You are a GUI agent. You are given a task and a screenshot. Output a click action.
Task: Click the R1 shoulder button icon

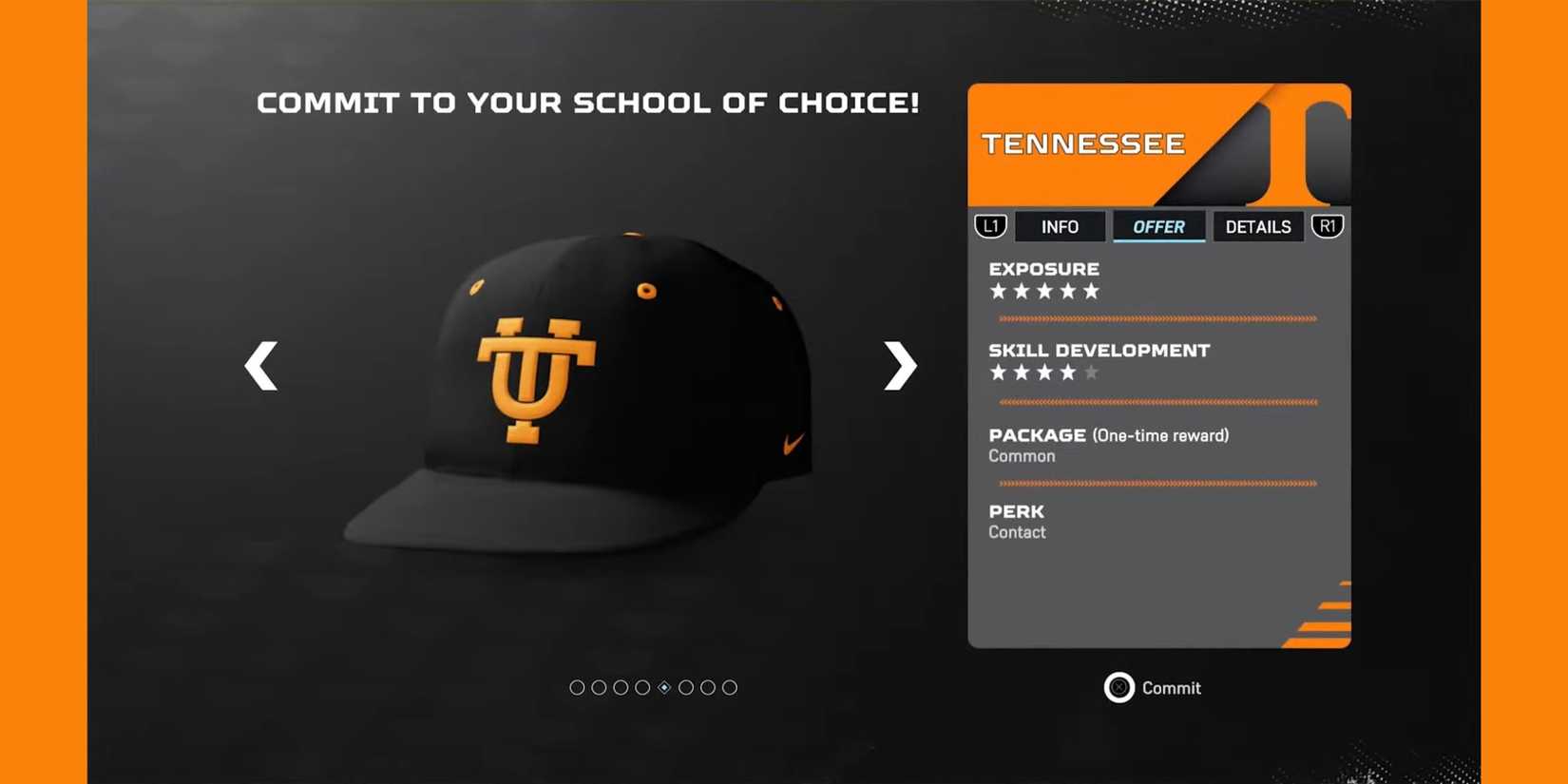tap(1328, 226)
